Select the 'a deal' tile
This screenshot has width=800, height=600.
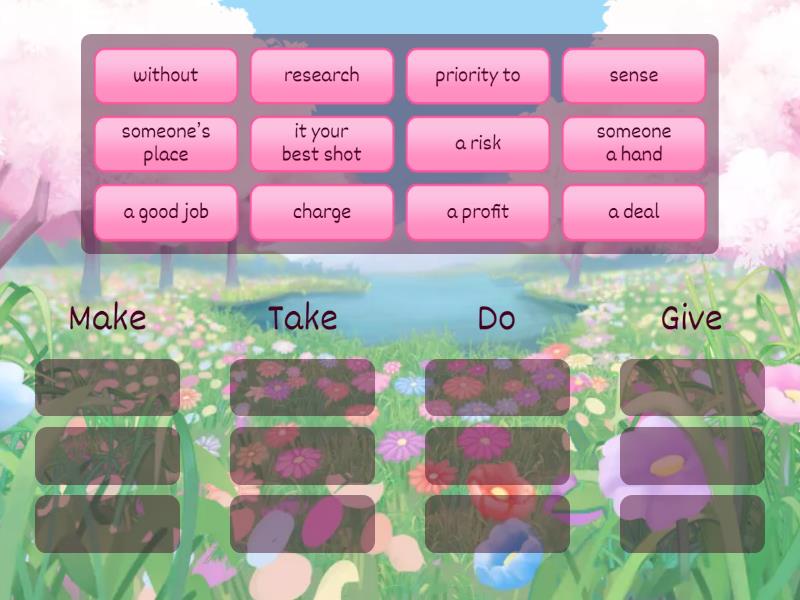tap(634, 212)
